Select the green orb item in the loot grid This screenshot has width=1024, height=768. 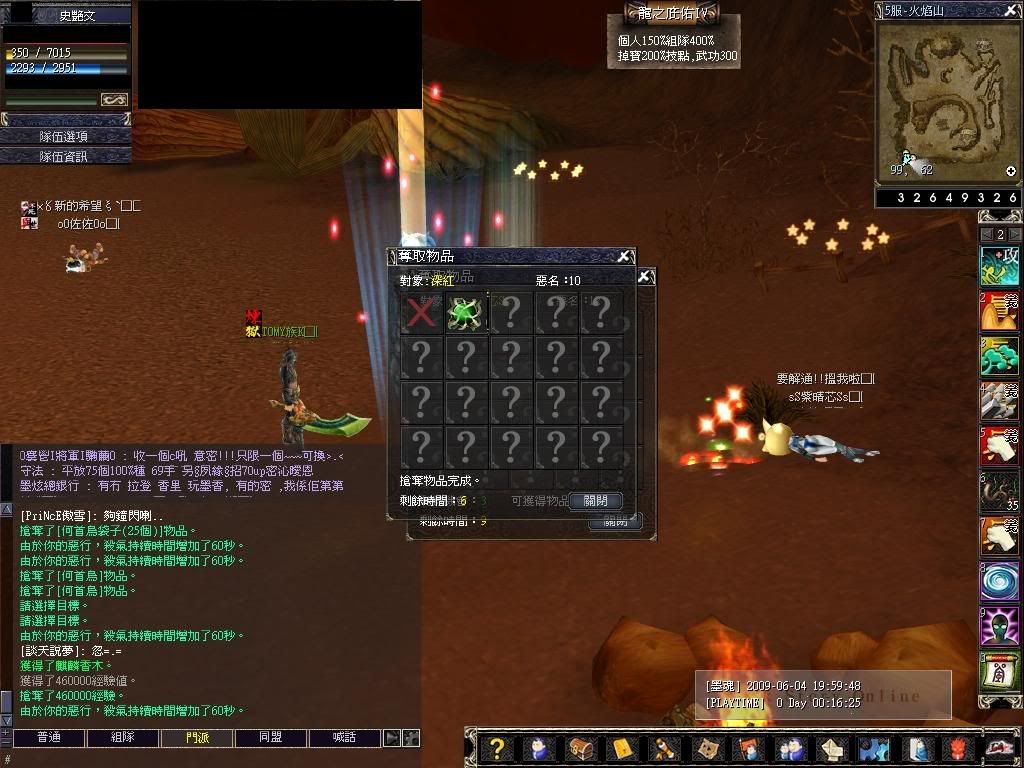[466, 313]
